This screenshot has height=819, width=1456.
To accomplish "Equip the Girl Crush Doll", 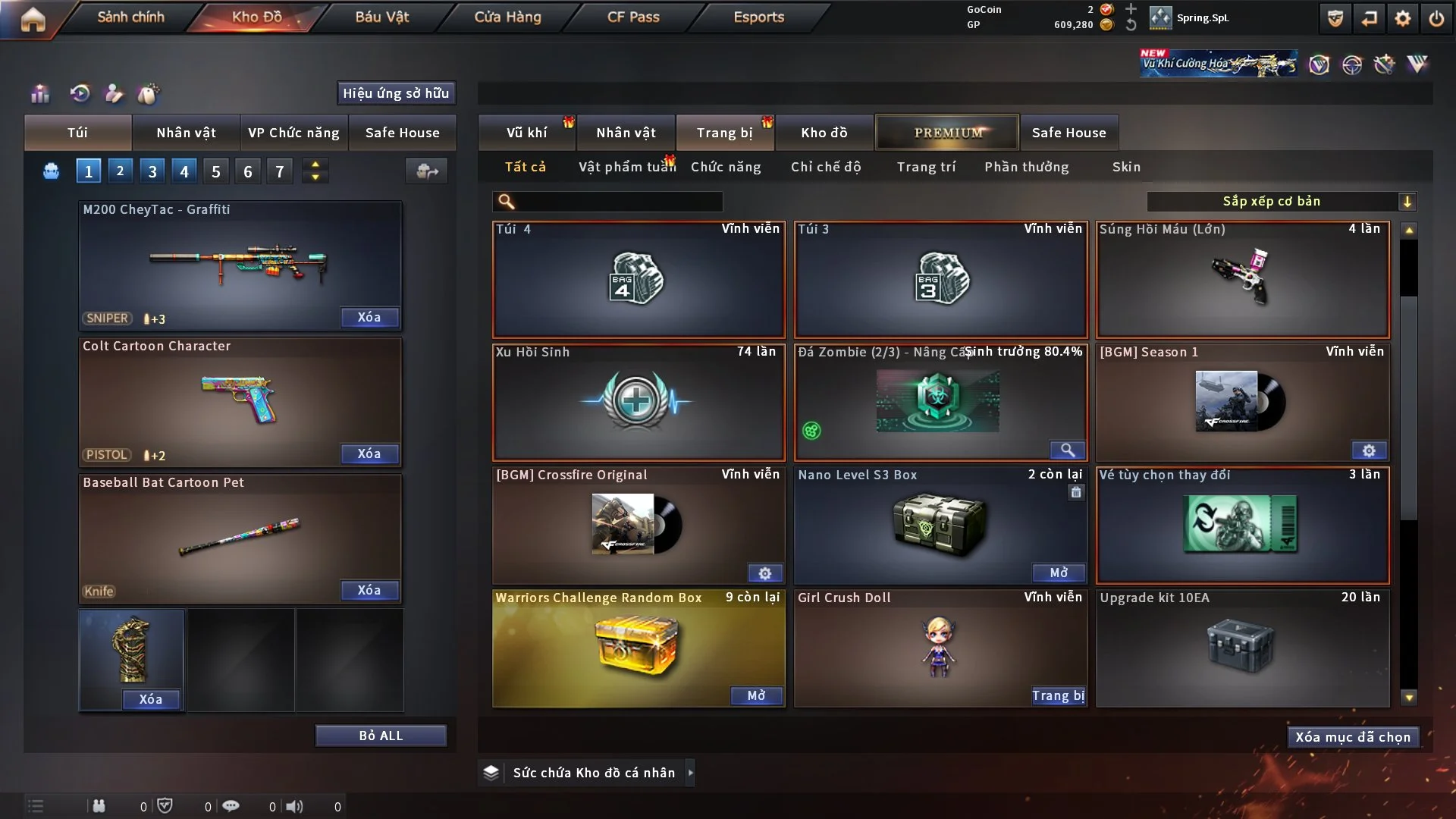I will point(1058,695).
